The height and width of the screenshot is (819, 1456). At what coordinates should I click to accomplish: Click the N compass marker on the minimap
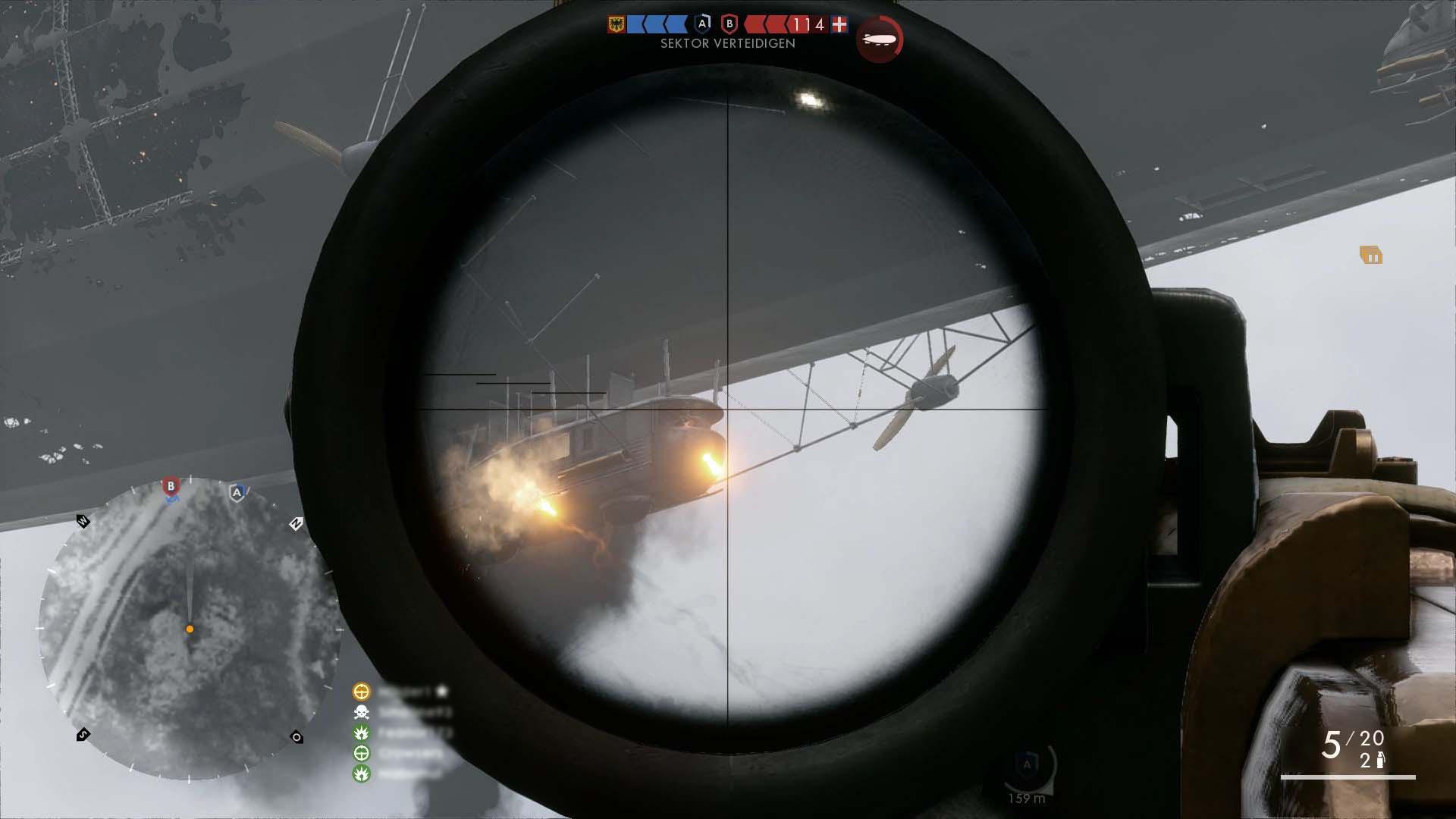[296, 523]
